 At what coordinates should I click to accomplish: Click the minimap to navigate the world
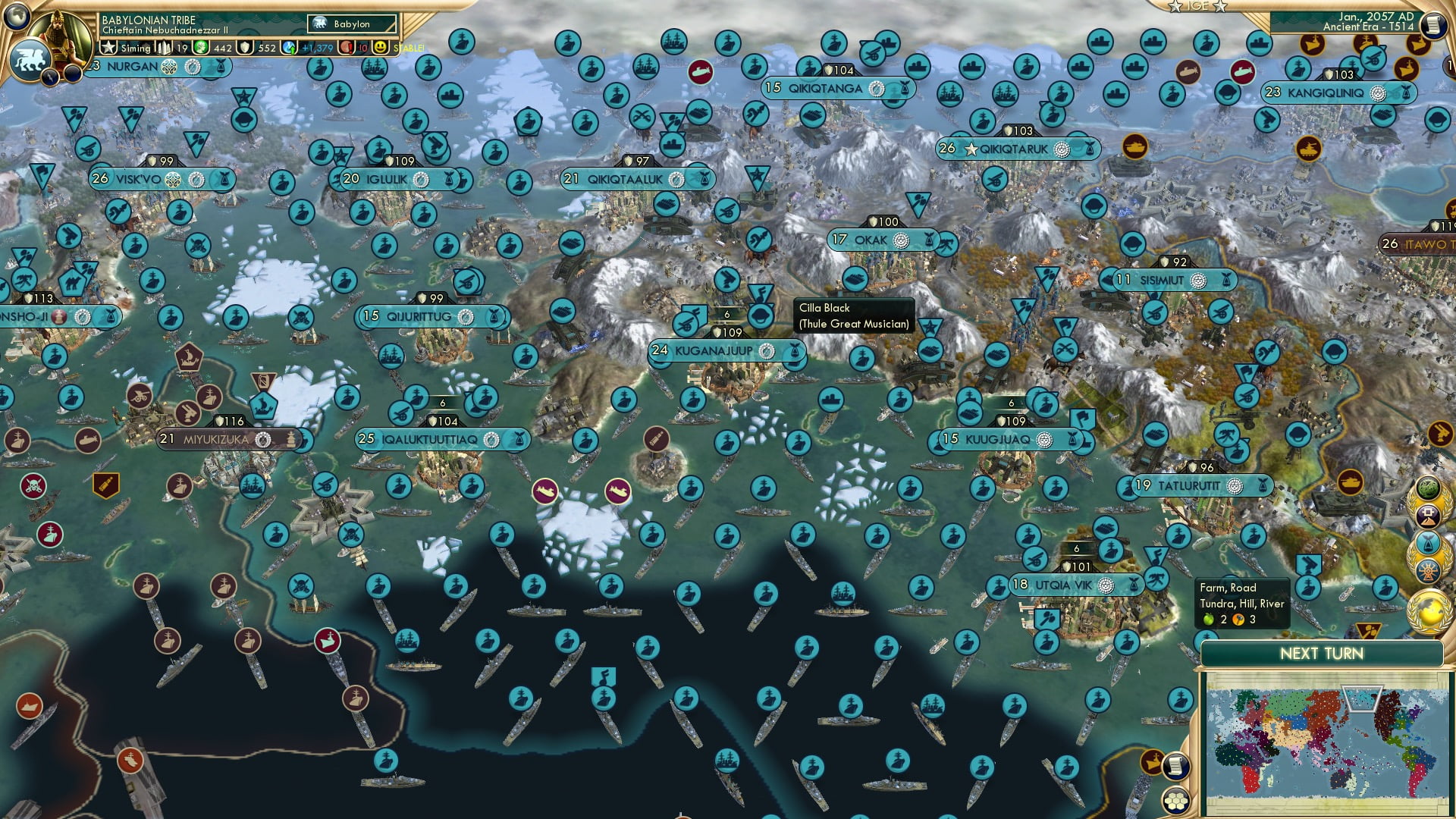1331,743
